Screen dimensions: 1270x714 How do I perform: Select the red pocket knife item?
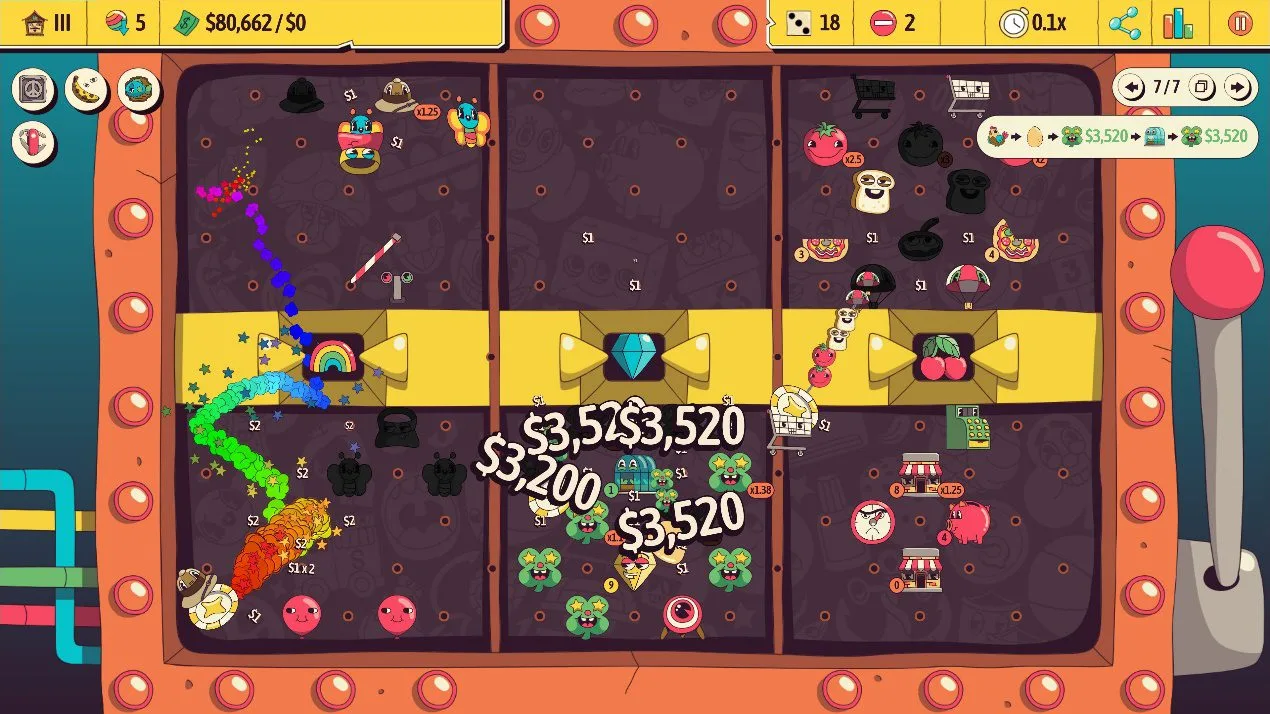(x=34, y=141)
